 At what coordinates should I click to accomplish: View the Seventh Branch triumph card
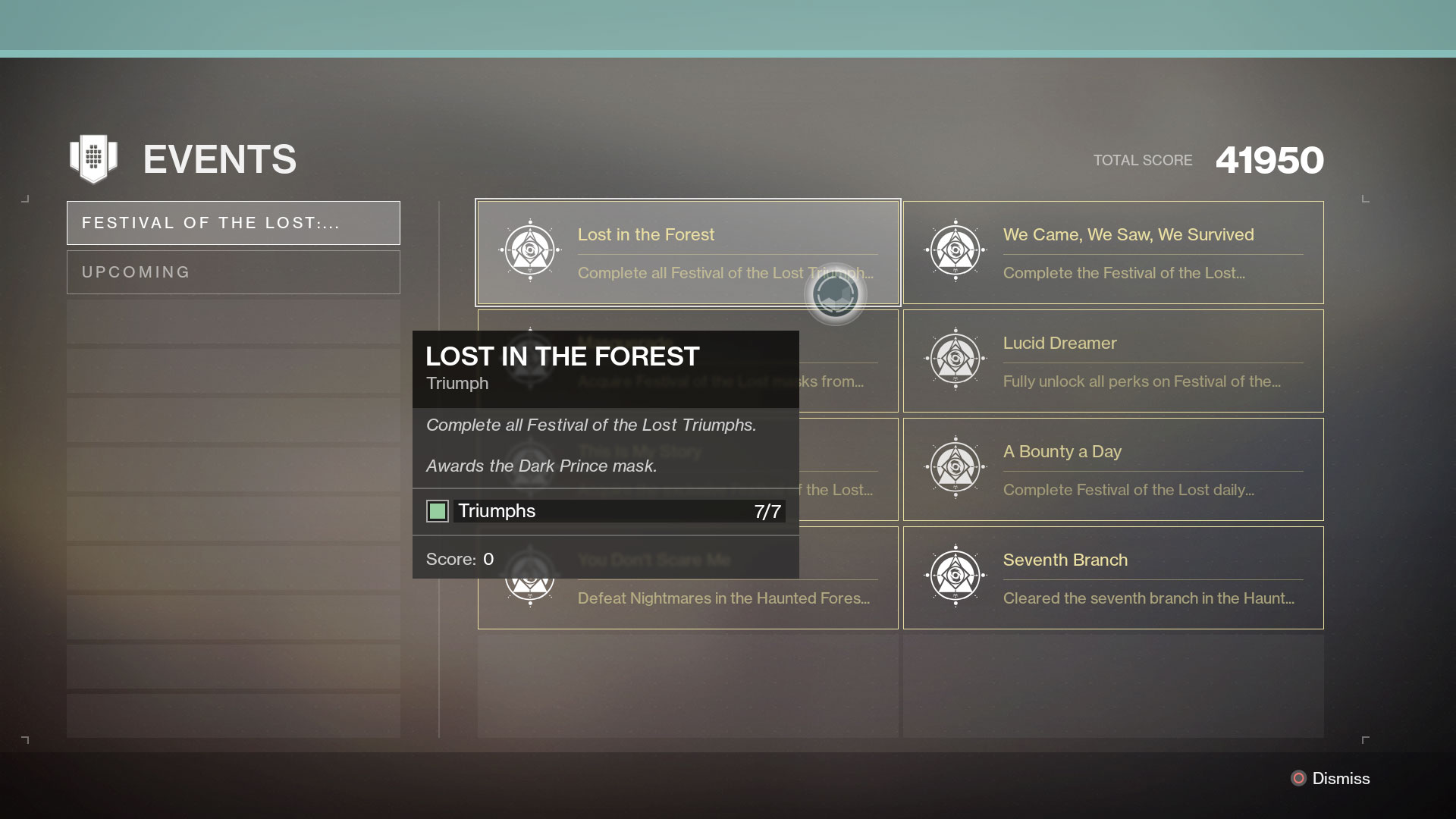tap(1112, 577)
